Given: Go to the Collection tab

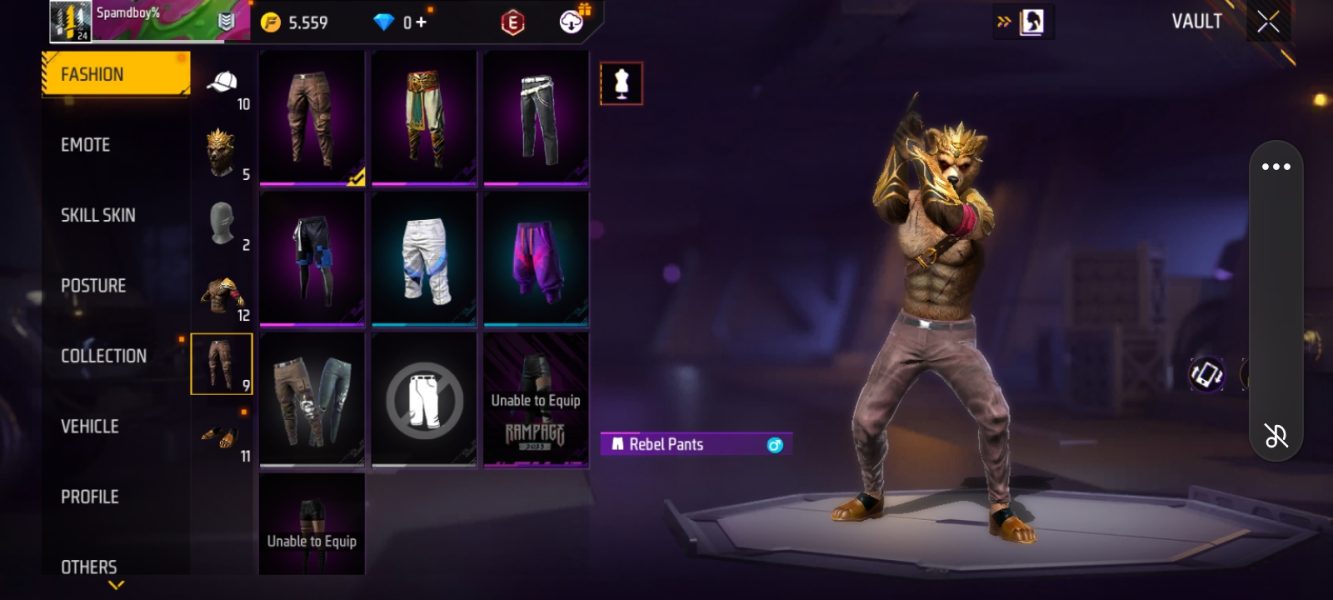Looking at the screenshot, I should coord(103,356).
